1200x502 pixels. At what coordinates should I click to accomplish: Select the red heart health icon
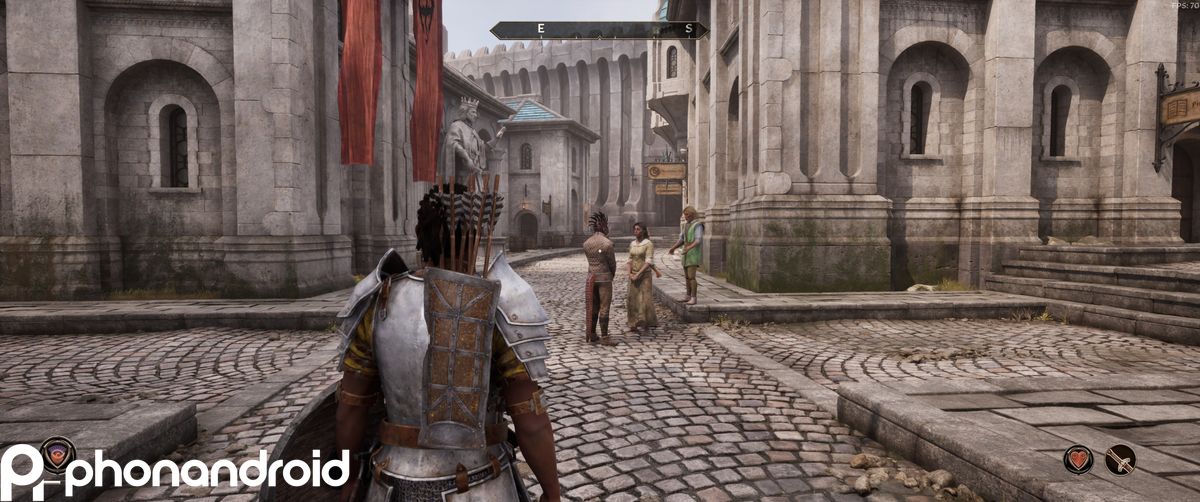(1078, 459)
